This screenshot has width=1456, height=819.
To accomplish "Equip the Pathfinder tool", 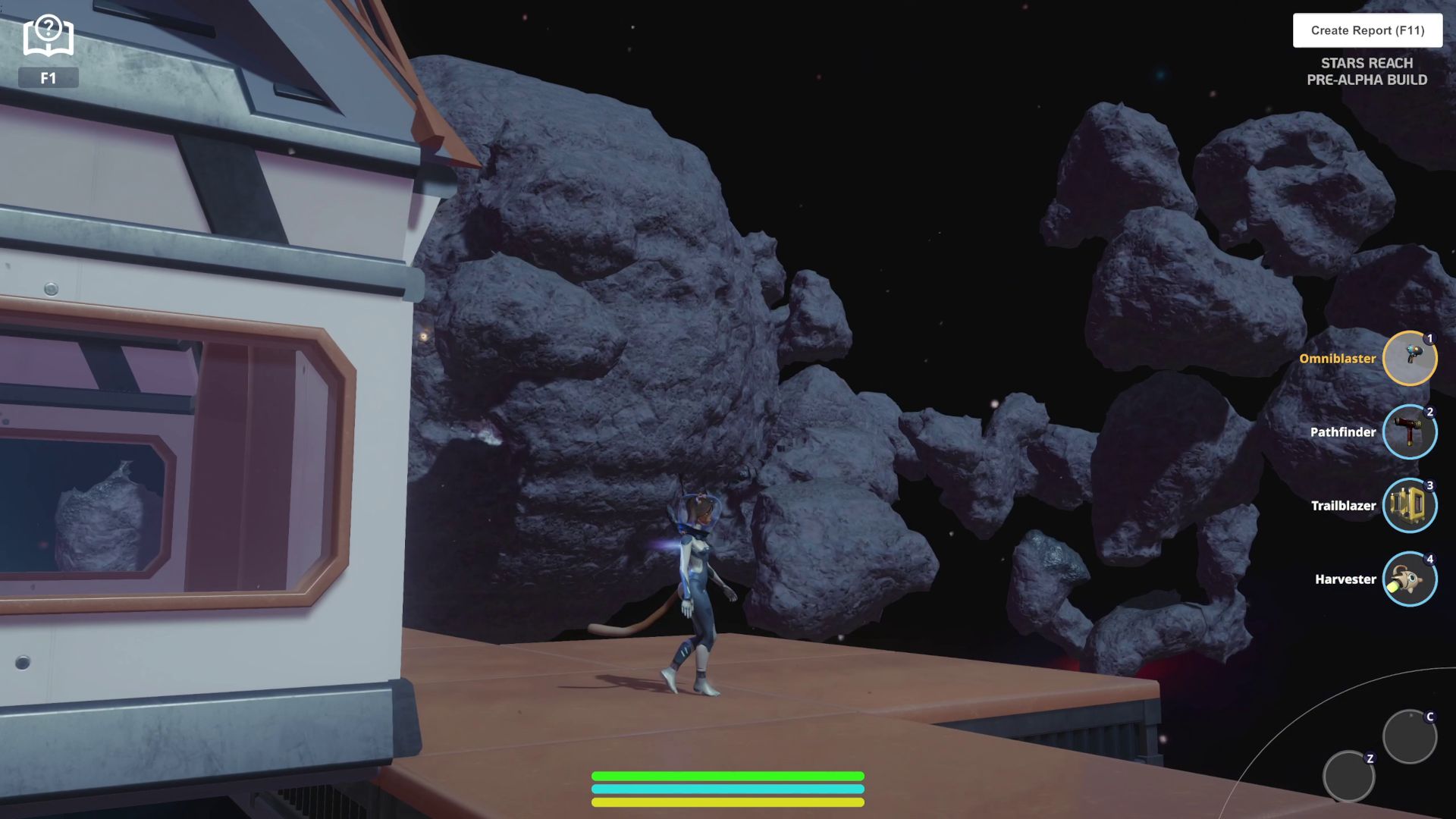I will coord(1409,431).
